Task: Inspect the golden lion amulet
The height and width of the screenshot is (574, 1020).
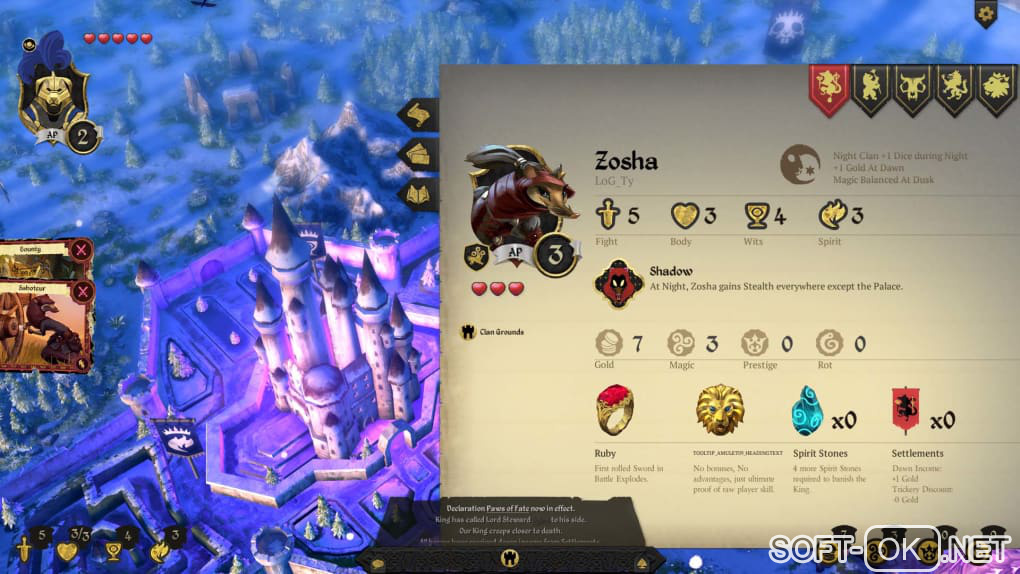Action: point(721,410)
